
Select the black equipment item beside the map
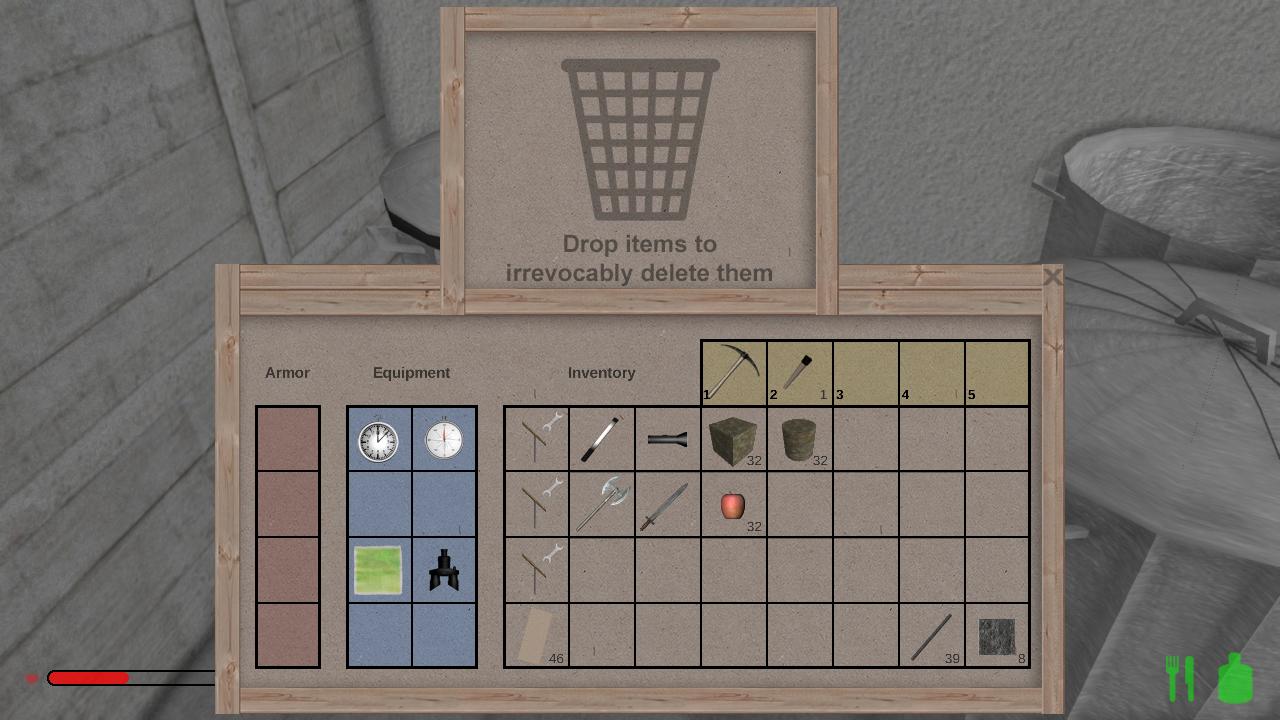444,570
